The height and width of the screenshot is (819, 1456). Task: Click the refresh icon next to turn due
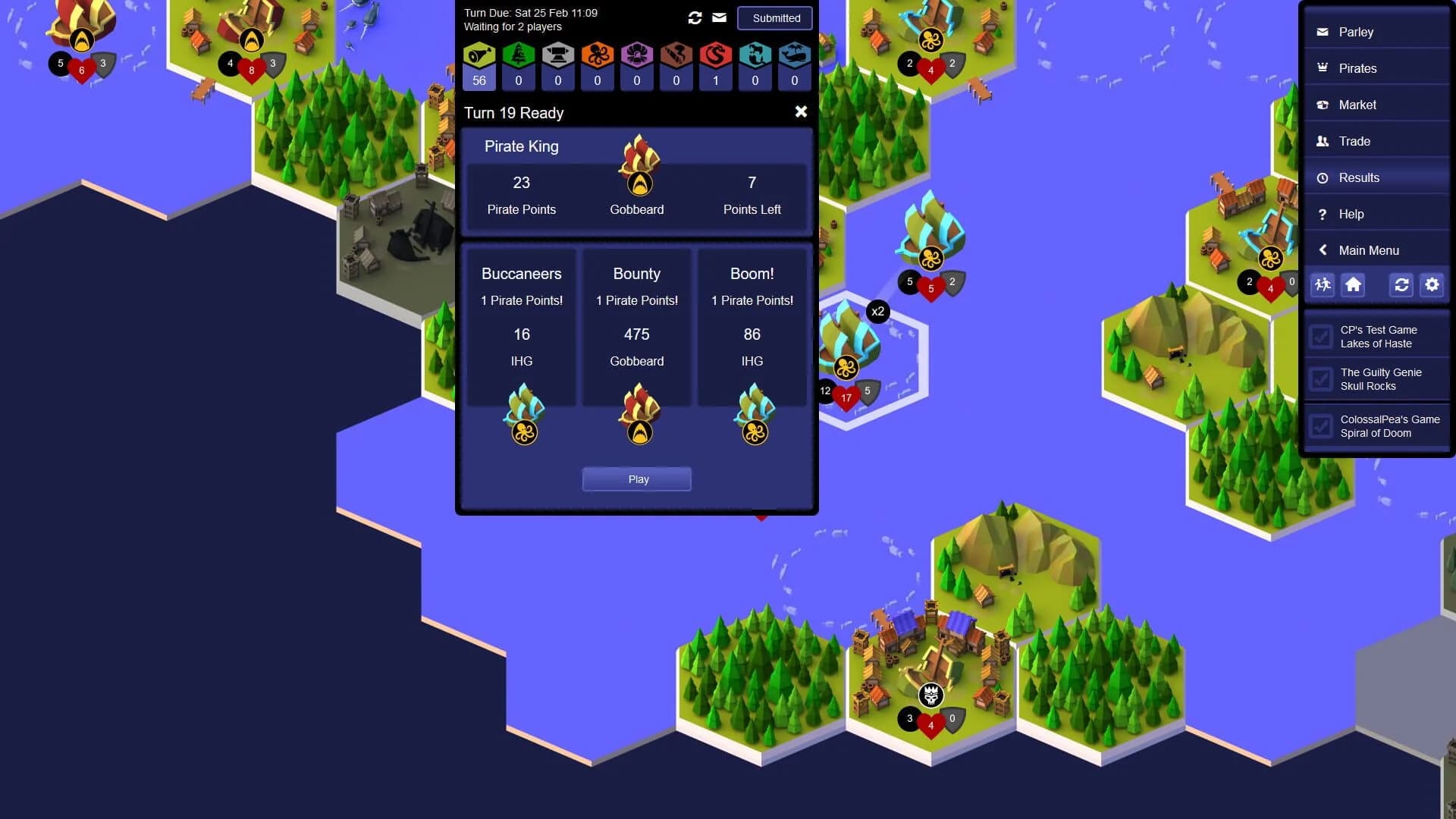pyautogui.click(x=695, y=17)
